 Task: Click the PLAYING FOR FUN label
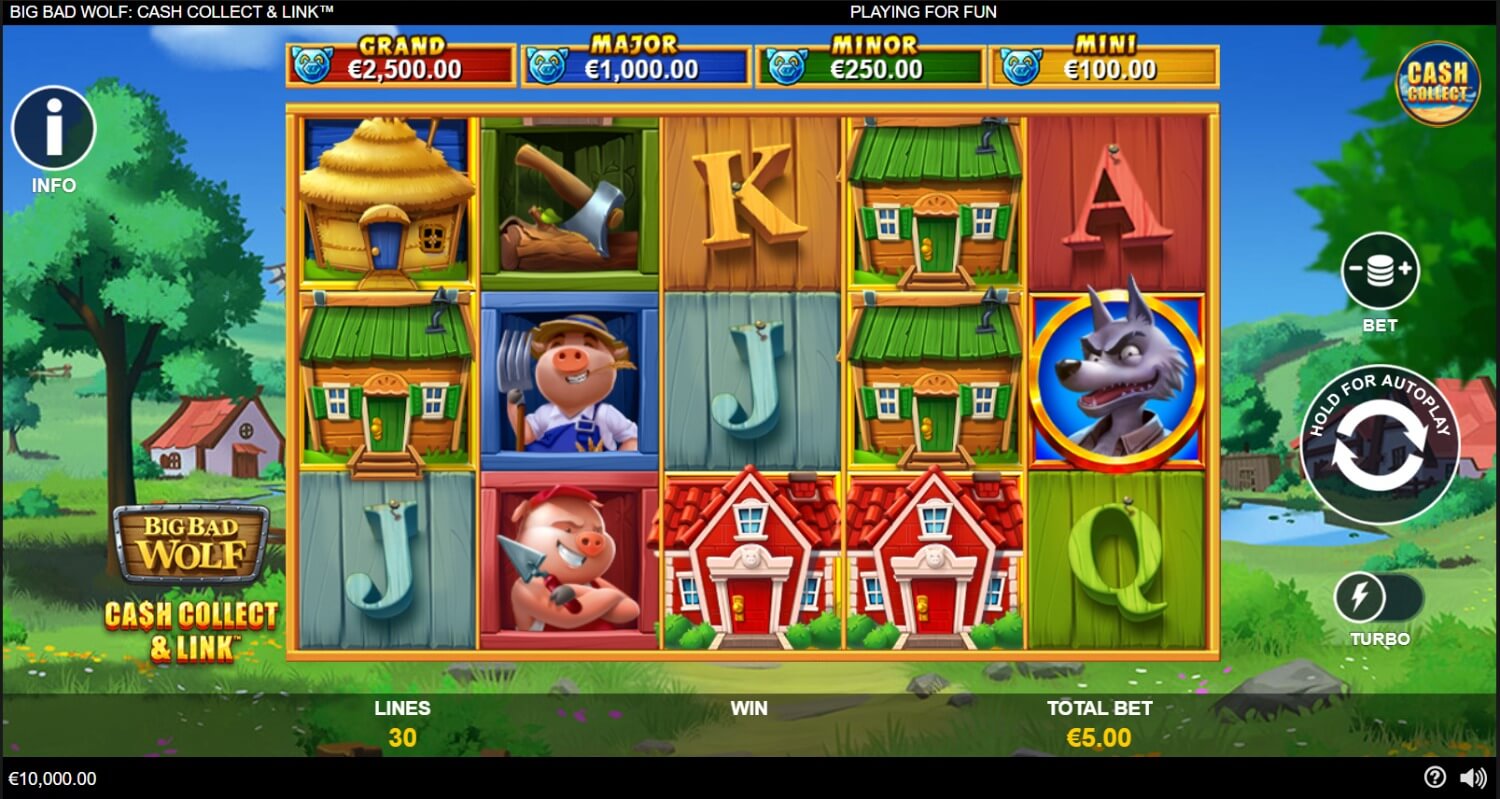pos(922,12)
